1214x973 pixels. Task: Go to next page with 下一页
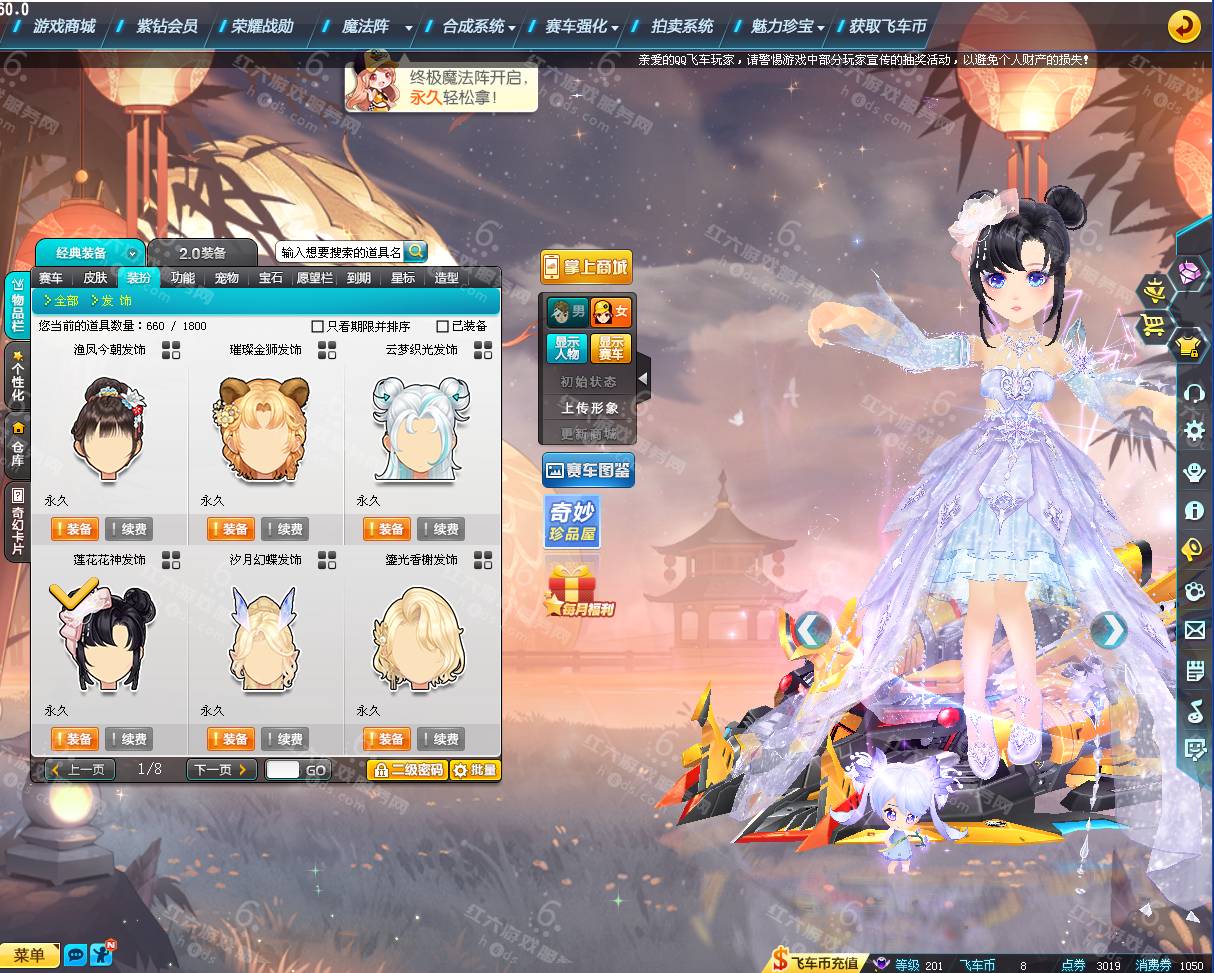coord(221,770)
